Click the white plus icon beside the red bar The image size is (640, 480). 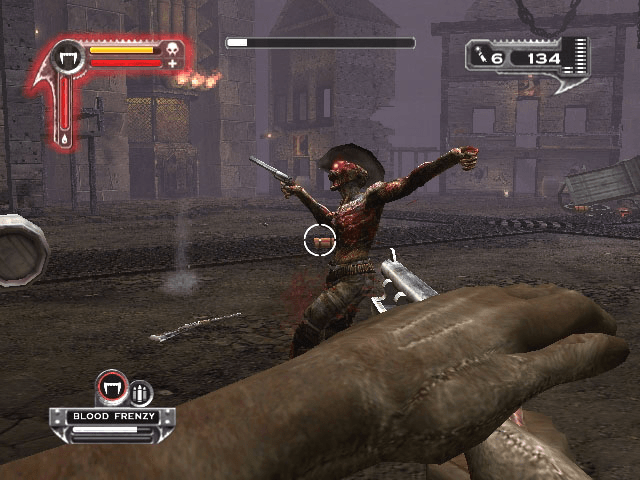click(172, 64)
